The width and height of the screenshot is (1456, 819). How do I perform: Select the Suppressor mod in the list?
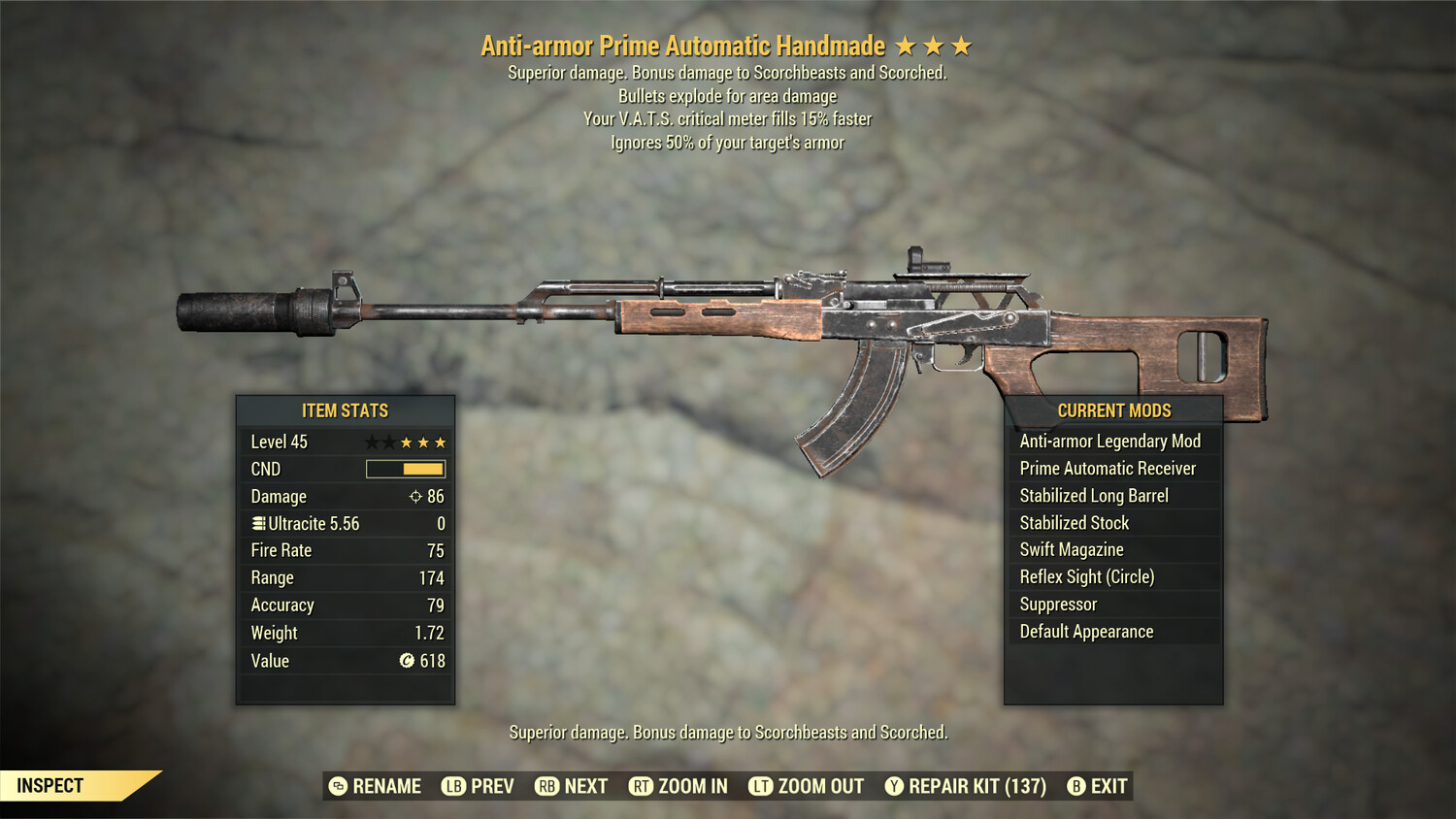pyautogui.click(x=1057, y=604)
